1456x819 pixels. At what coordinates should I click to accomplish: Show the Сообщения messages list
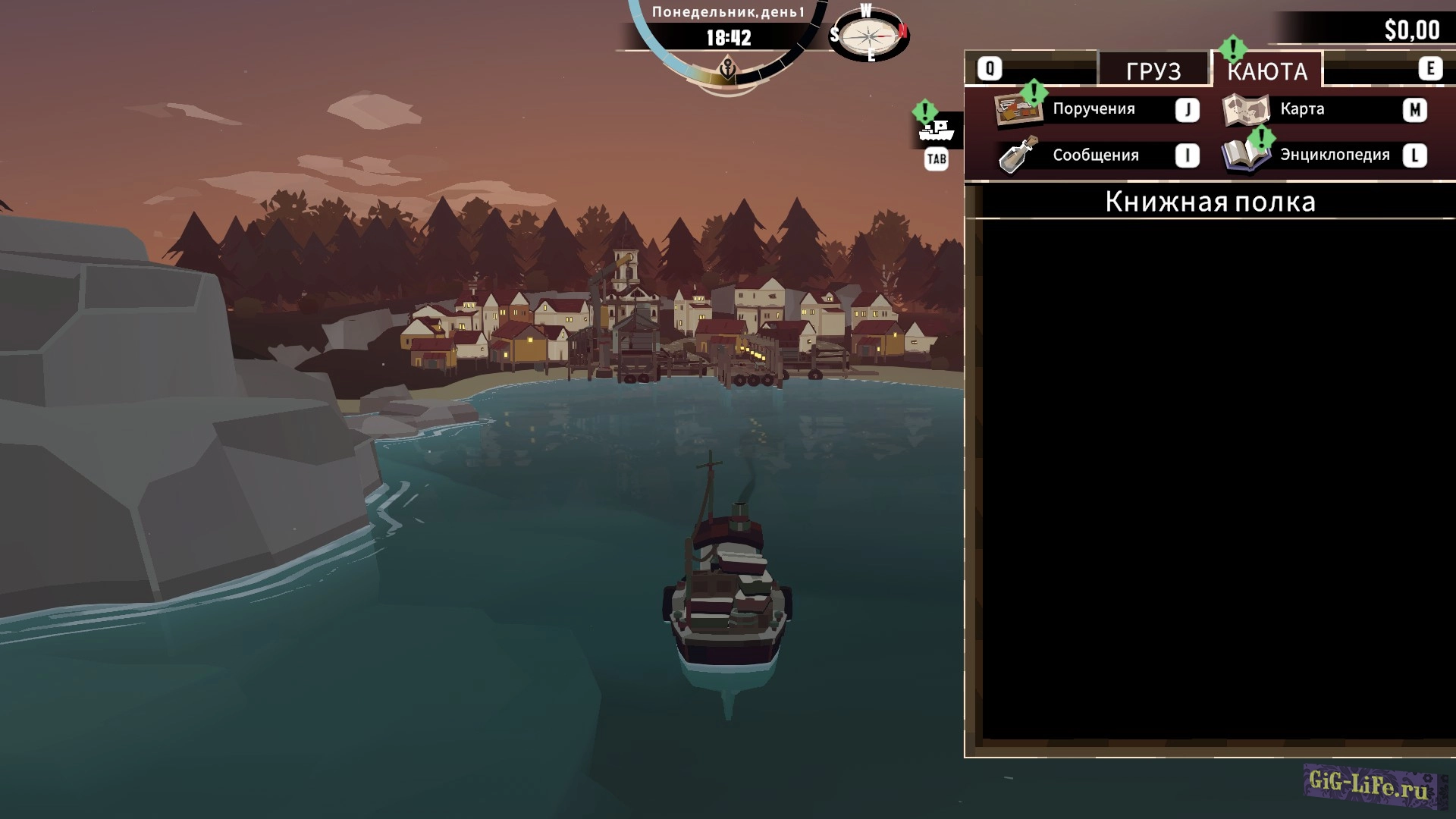[x=1095, y=155]
